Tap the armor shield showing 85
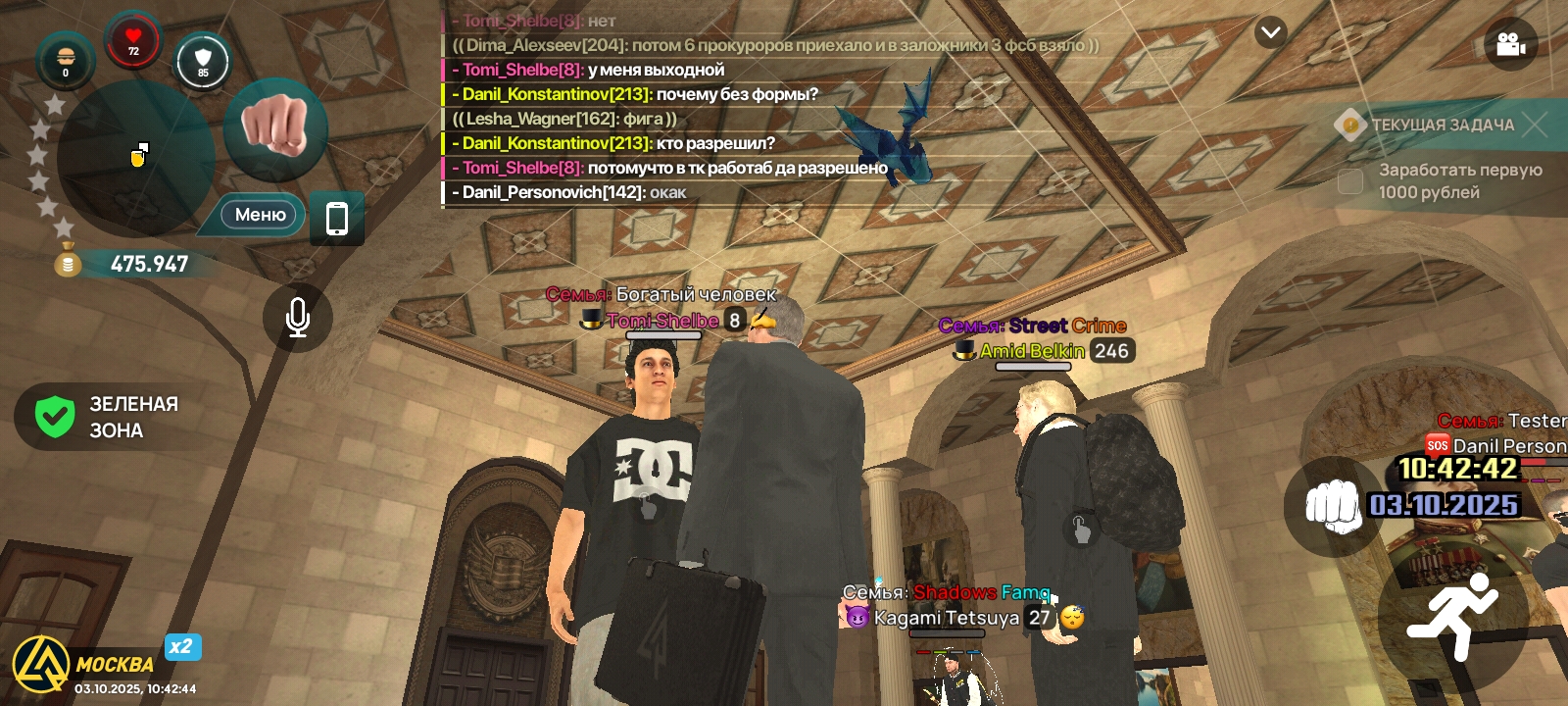This screenshot has height=706, width=1568. point(203,62)
